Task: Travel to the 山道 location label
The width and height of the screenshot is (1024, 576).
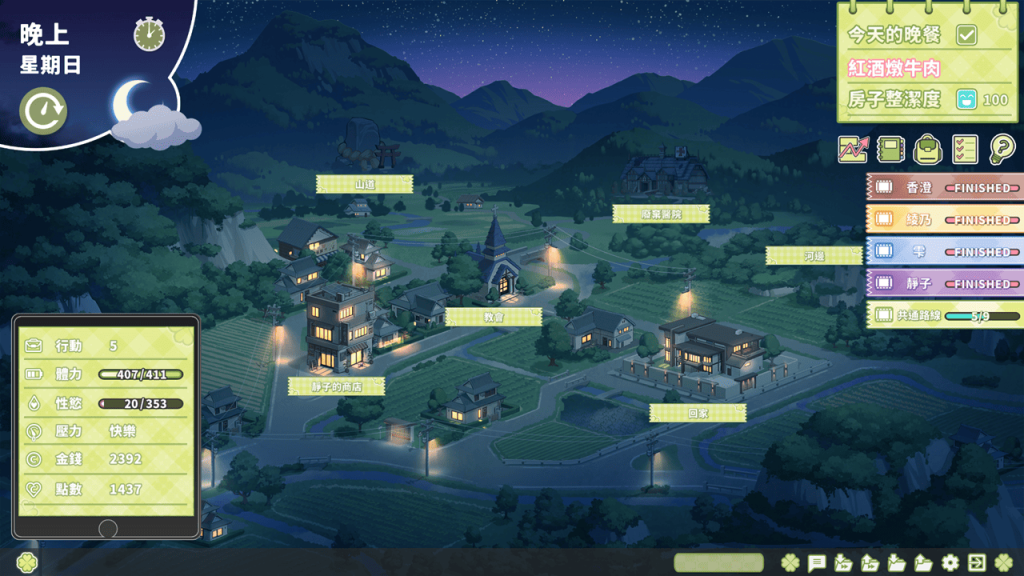Action: (x=364, y=184)
